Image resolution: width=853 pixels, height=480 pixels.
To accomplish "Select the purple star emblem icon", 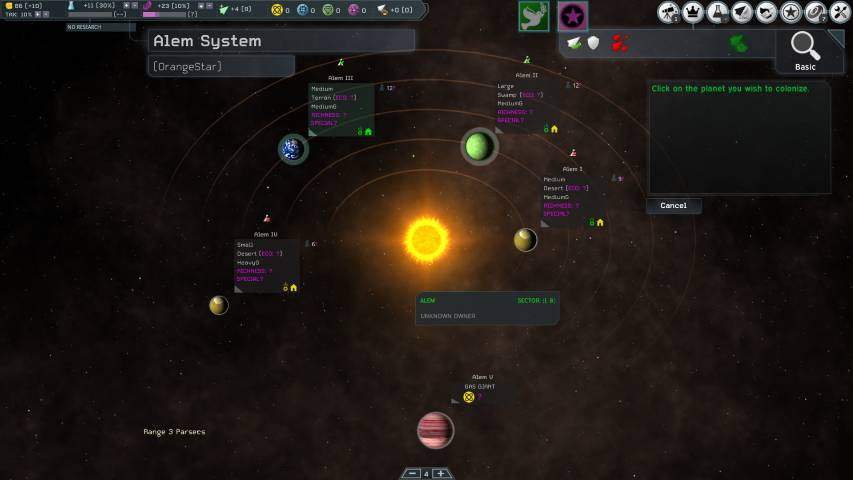I will coord(572,15).
